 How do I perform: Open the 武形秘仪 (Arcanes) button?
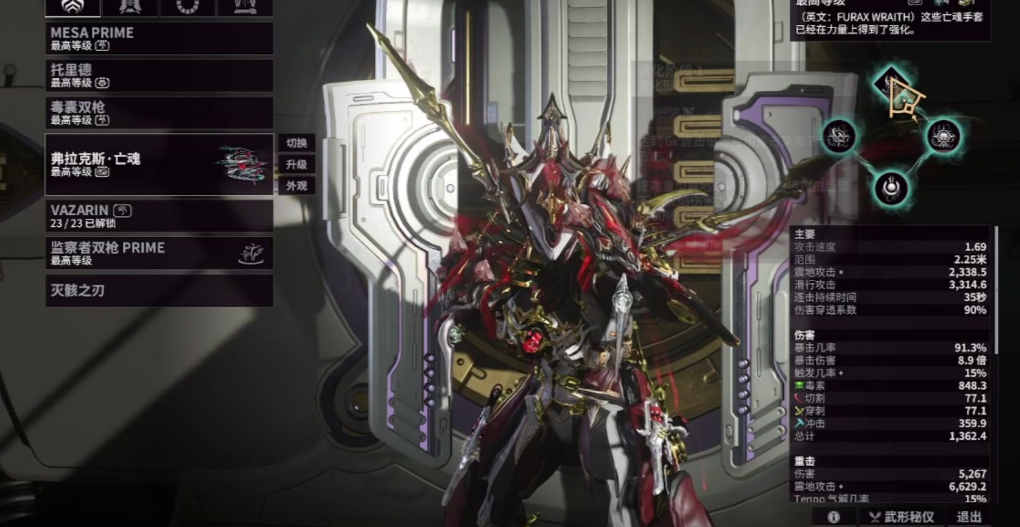900,516
